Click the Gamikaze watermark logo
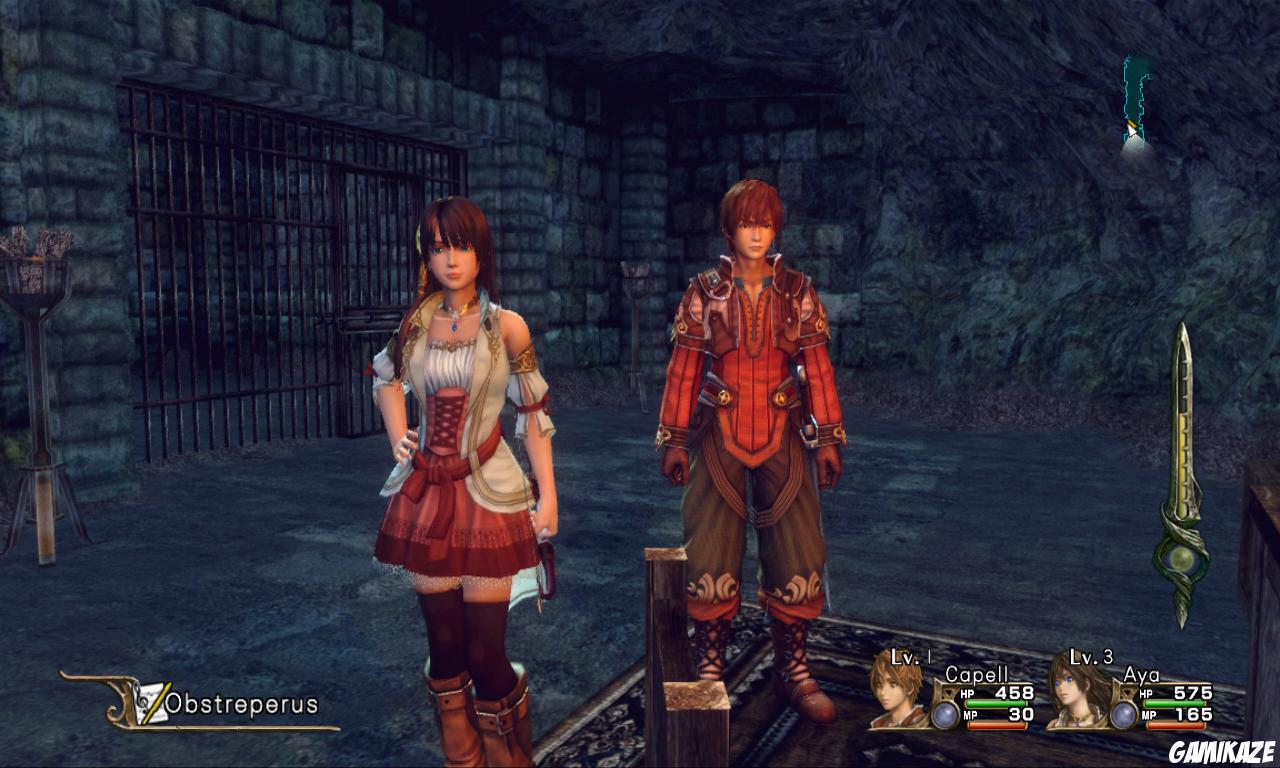Viewport: 1280px width, 768px height. point(1223,748)
